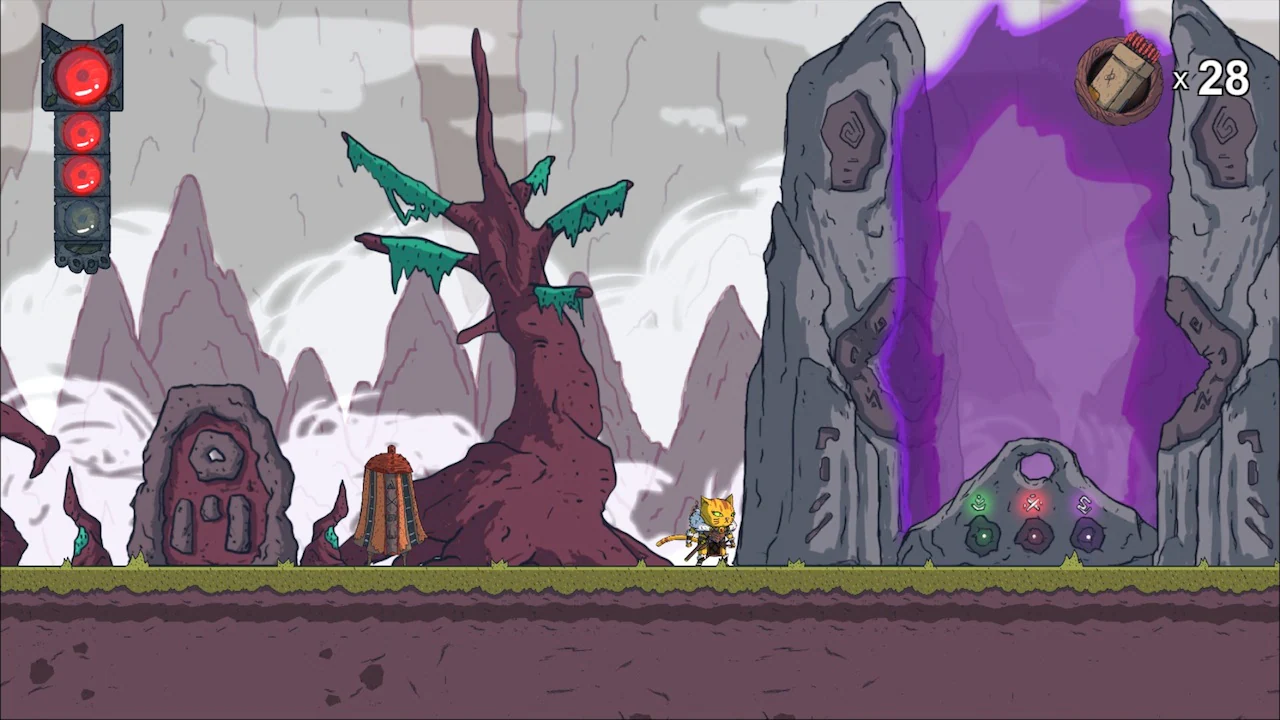
Task: Select the purple serpent rune
Action: tap(1084, 504)
